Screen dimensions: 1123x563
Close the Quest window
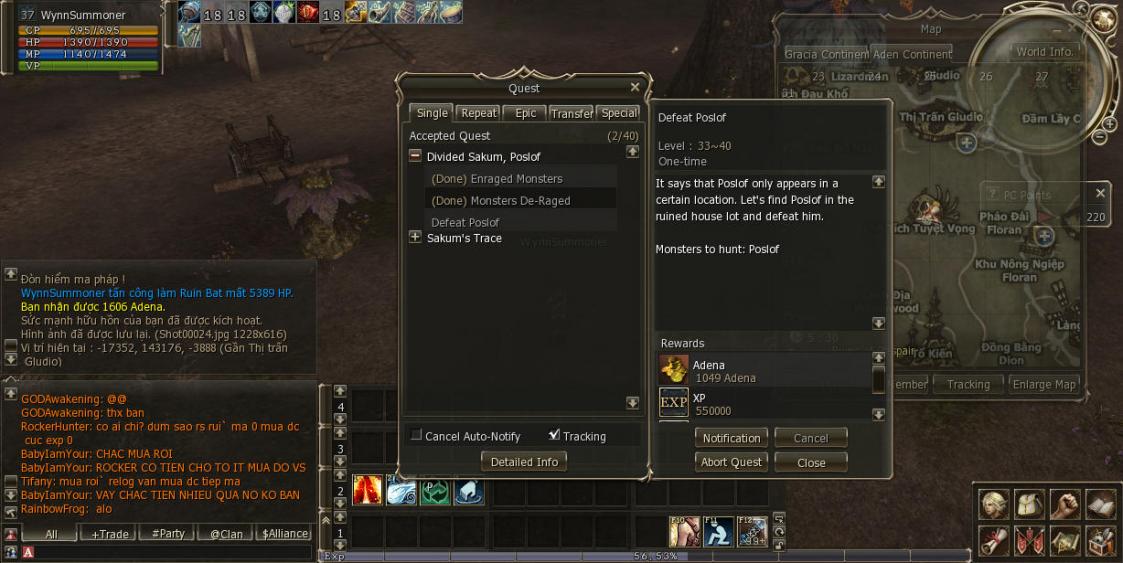tap(634, 88)
